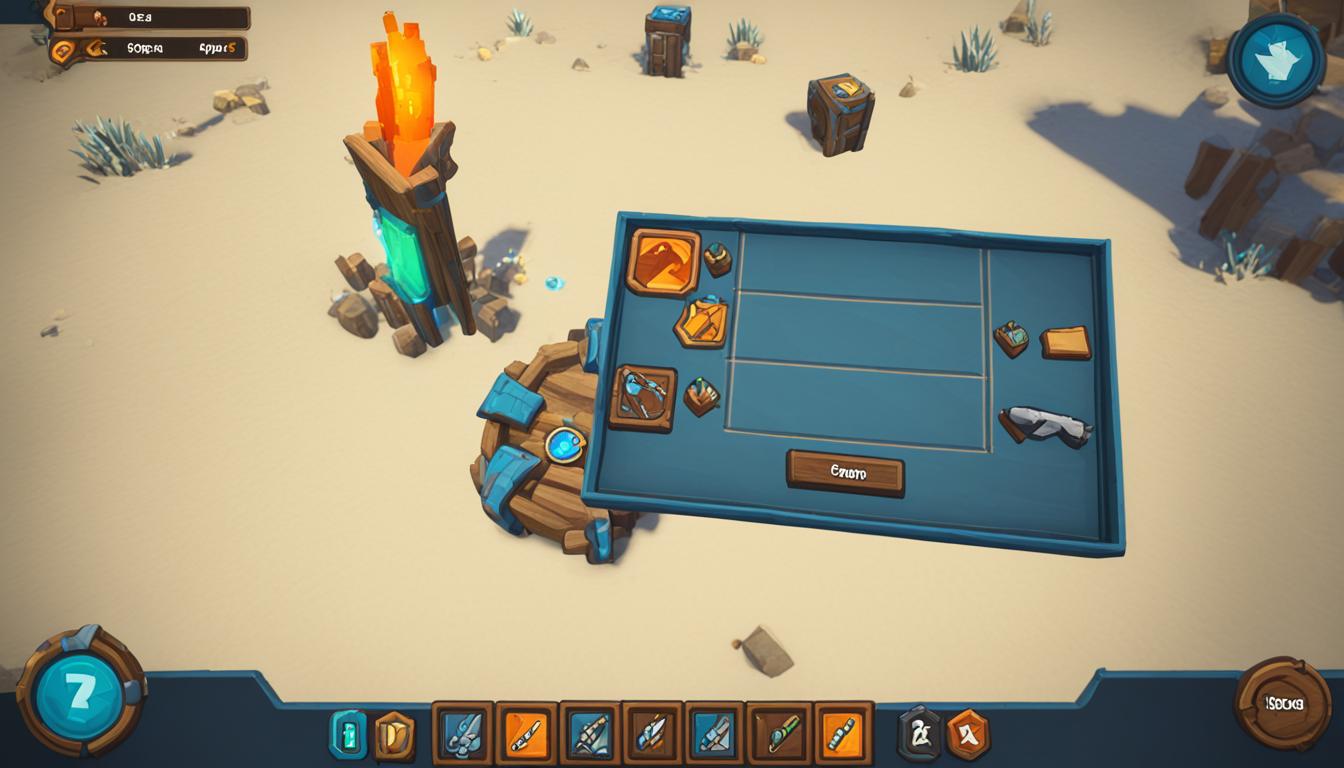Select the hotbar slot with the green-tipped tool
This screenshot has width=1344, height=768.
(779, 734)
